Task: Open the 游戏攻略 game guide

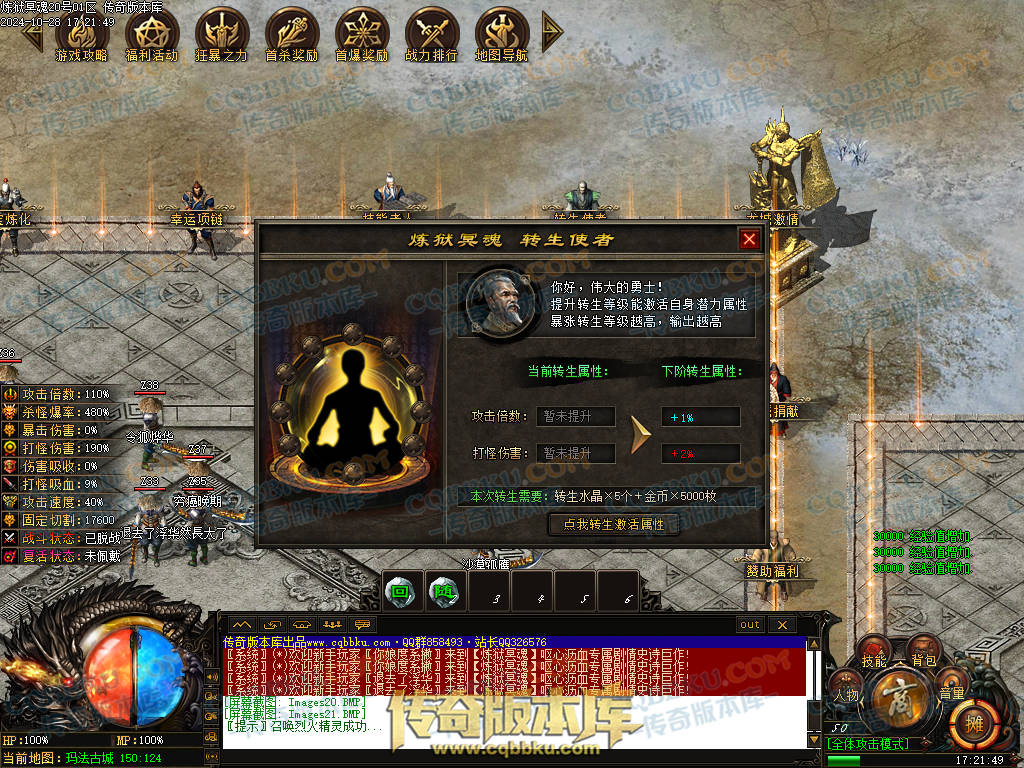Action: point(81,34)
